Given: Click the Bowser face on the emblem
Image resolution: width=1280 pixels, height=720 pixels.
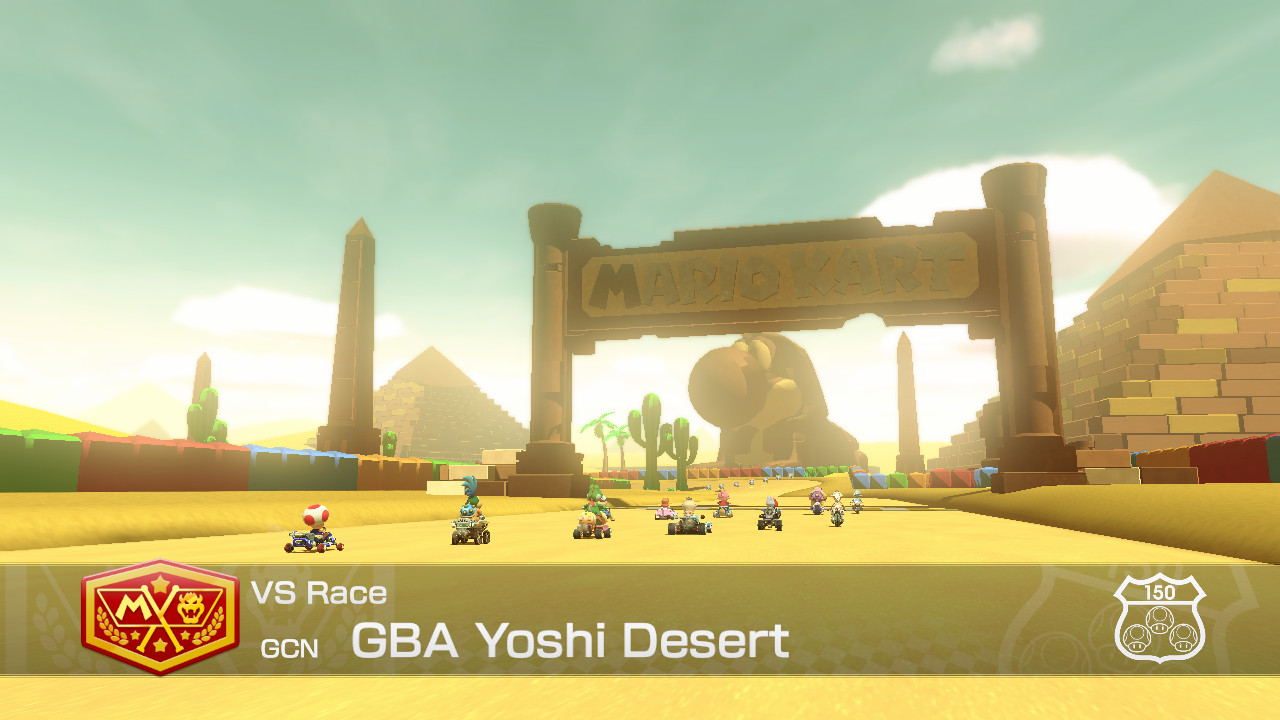Looking at the screenshot, I should 190,605.
